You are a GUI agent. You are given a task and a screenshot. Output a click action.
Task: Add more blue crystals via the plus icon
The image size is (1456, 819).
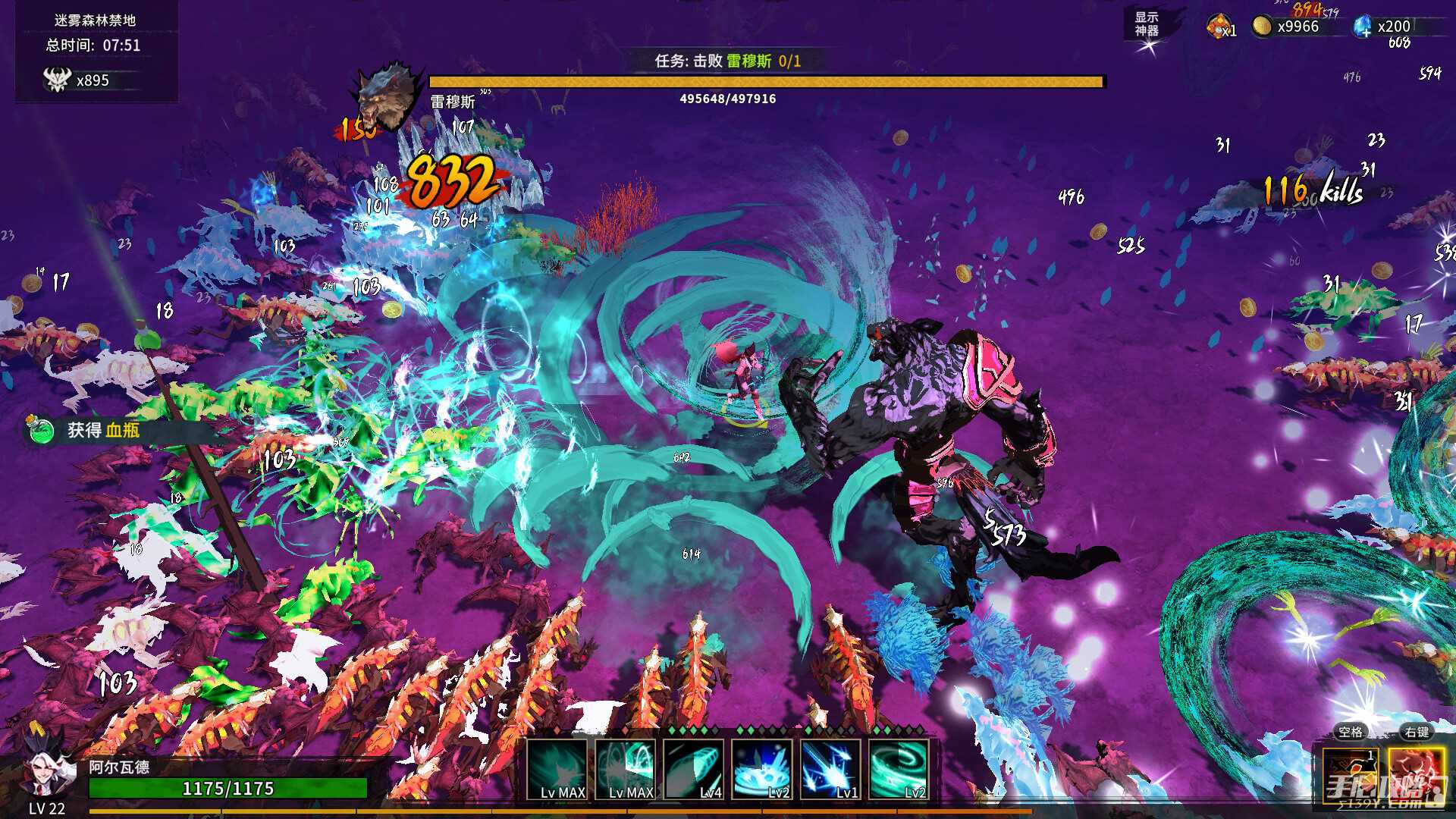(1363, 27)
